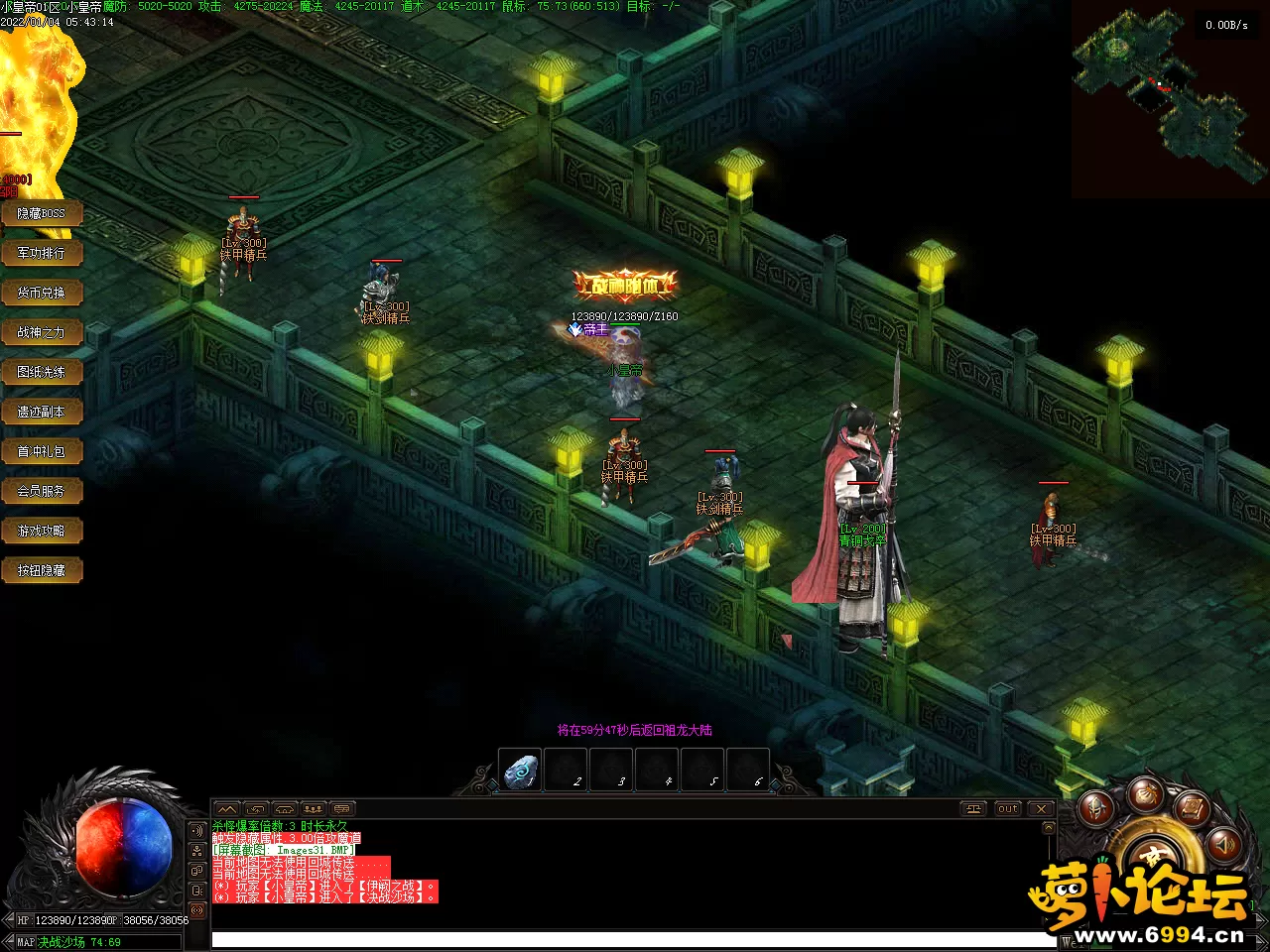Open the bag with the sack icon
This screenshot has height=952, width=1270.
tap(1145, 792)
